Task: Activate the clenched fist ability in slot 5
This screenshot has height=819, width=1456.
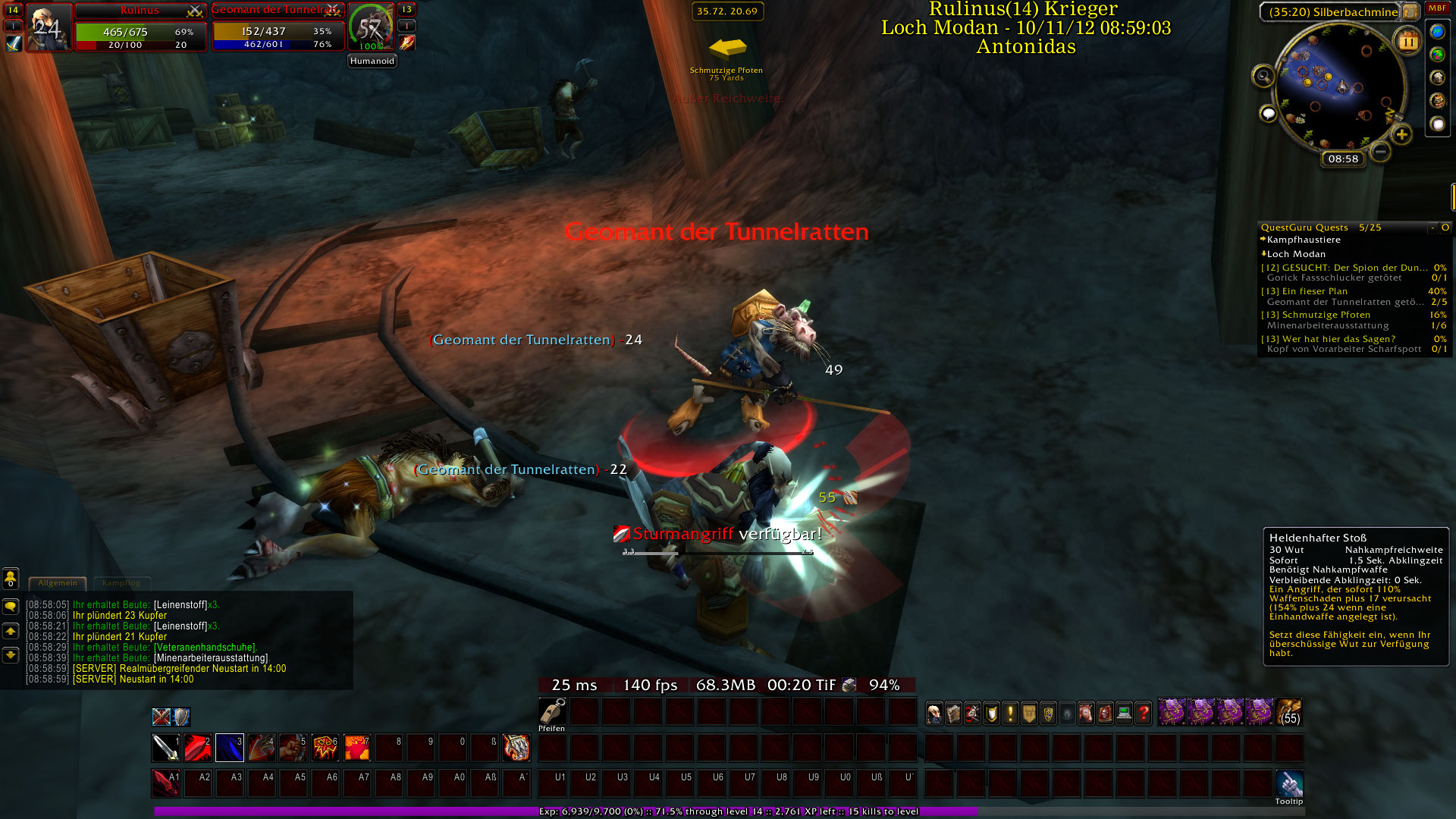Action: tap(293, 748)
